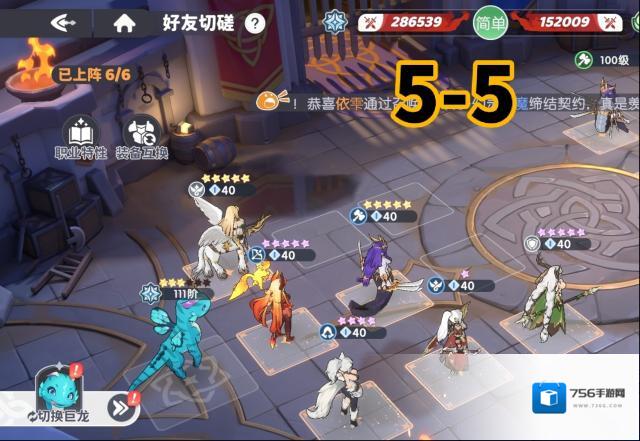Open 装备互换 equipment swap
The width and height of the screenshot is (640, 441).
(140, 137)
